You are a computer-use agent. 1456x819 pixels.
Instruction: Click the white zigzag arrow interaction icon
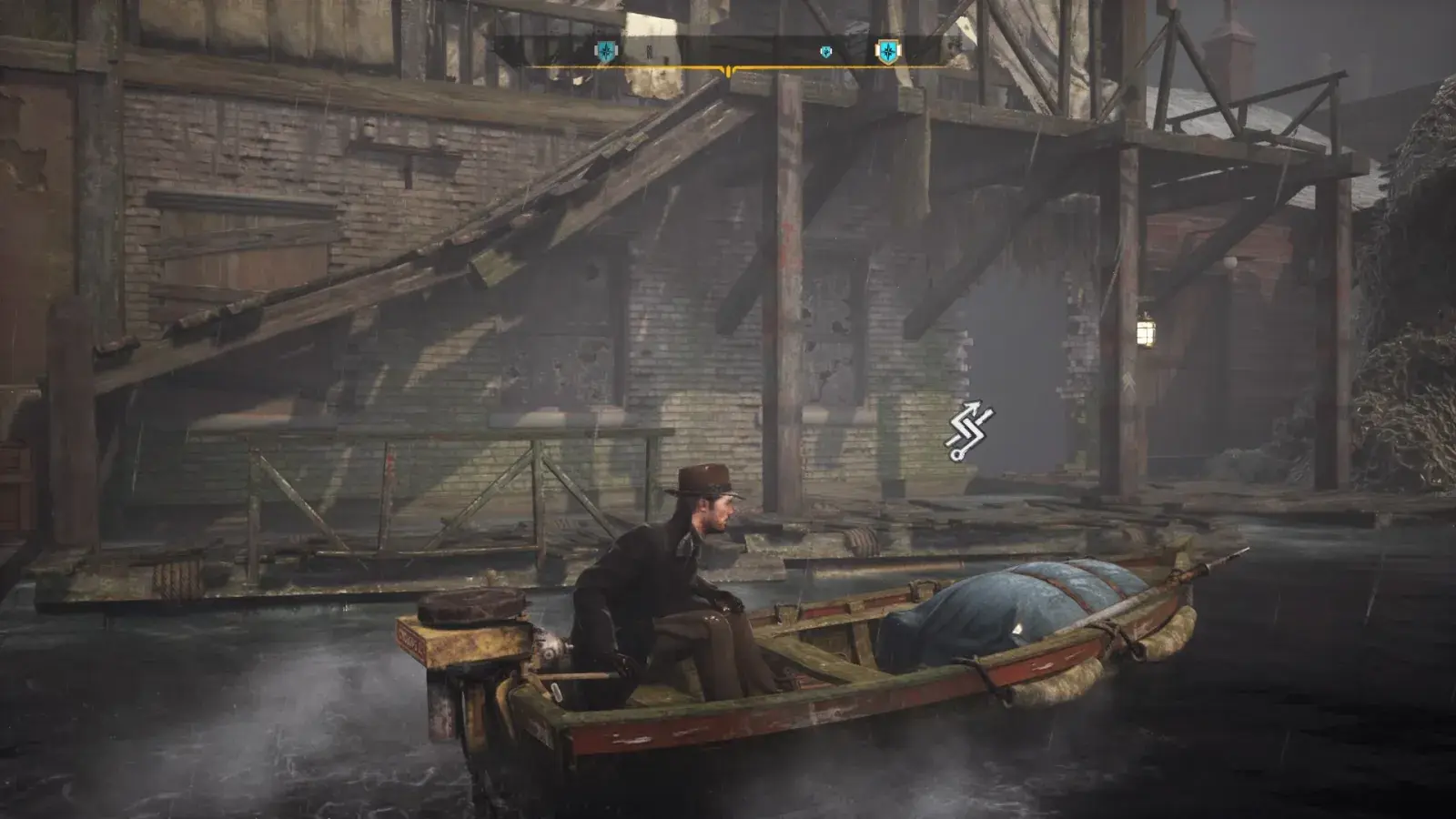point(970,430)
